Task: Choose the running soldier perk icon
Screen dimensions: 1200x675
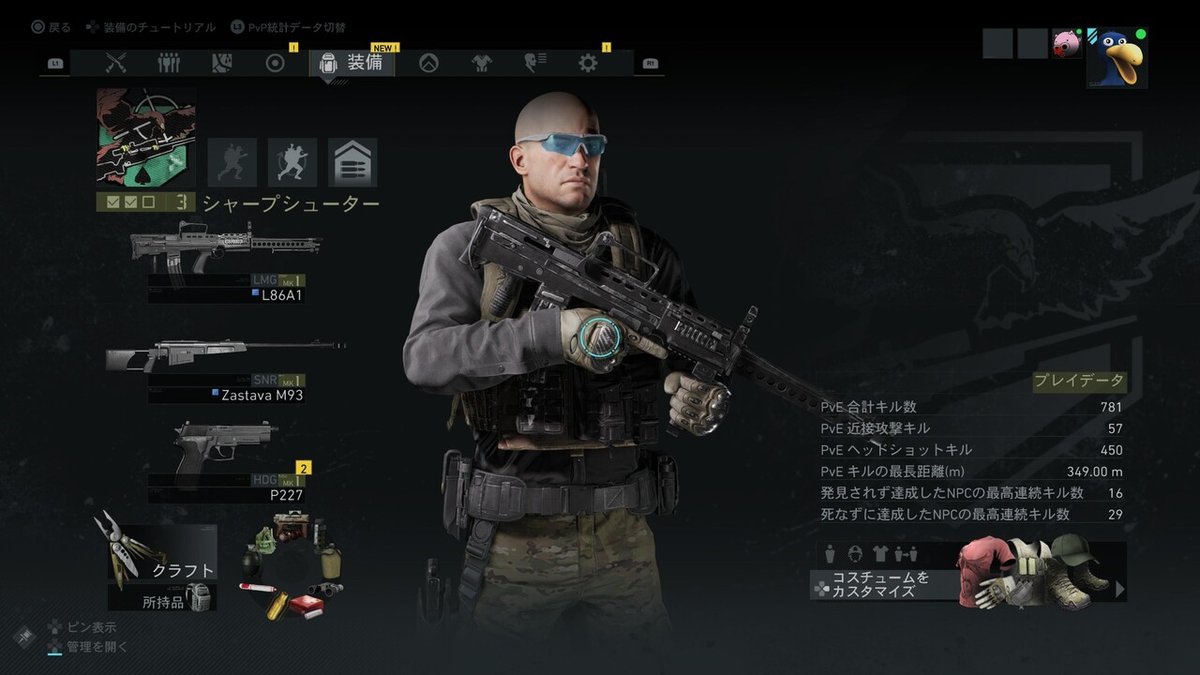Action: click(292, 162)
